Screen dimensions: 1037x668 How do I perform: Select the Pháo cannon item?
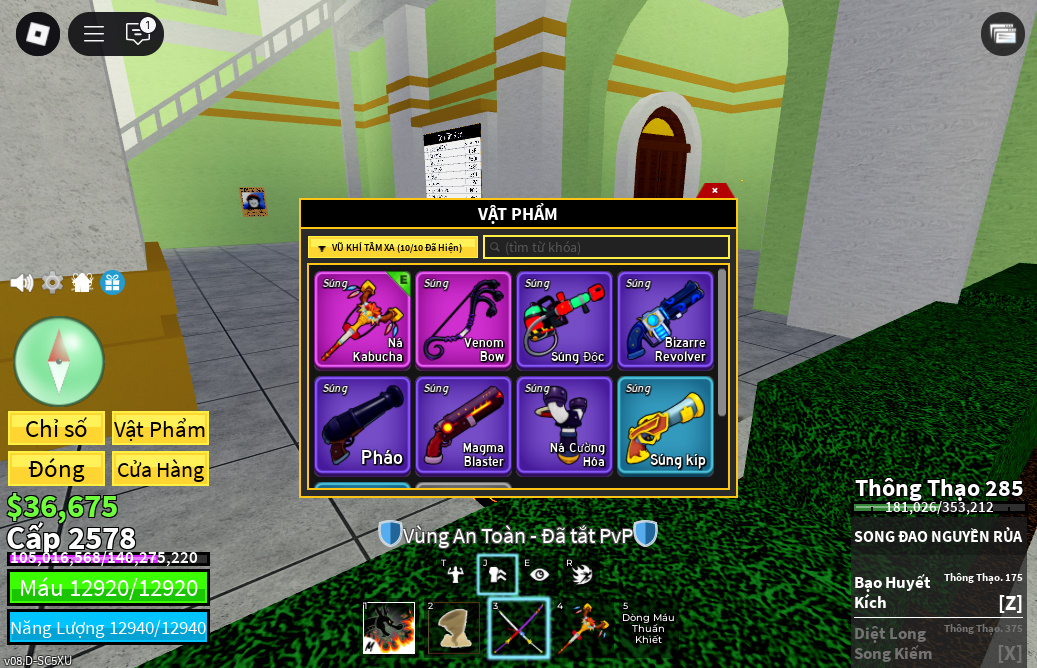(363, 425)
